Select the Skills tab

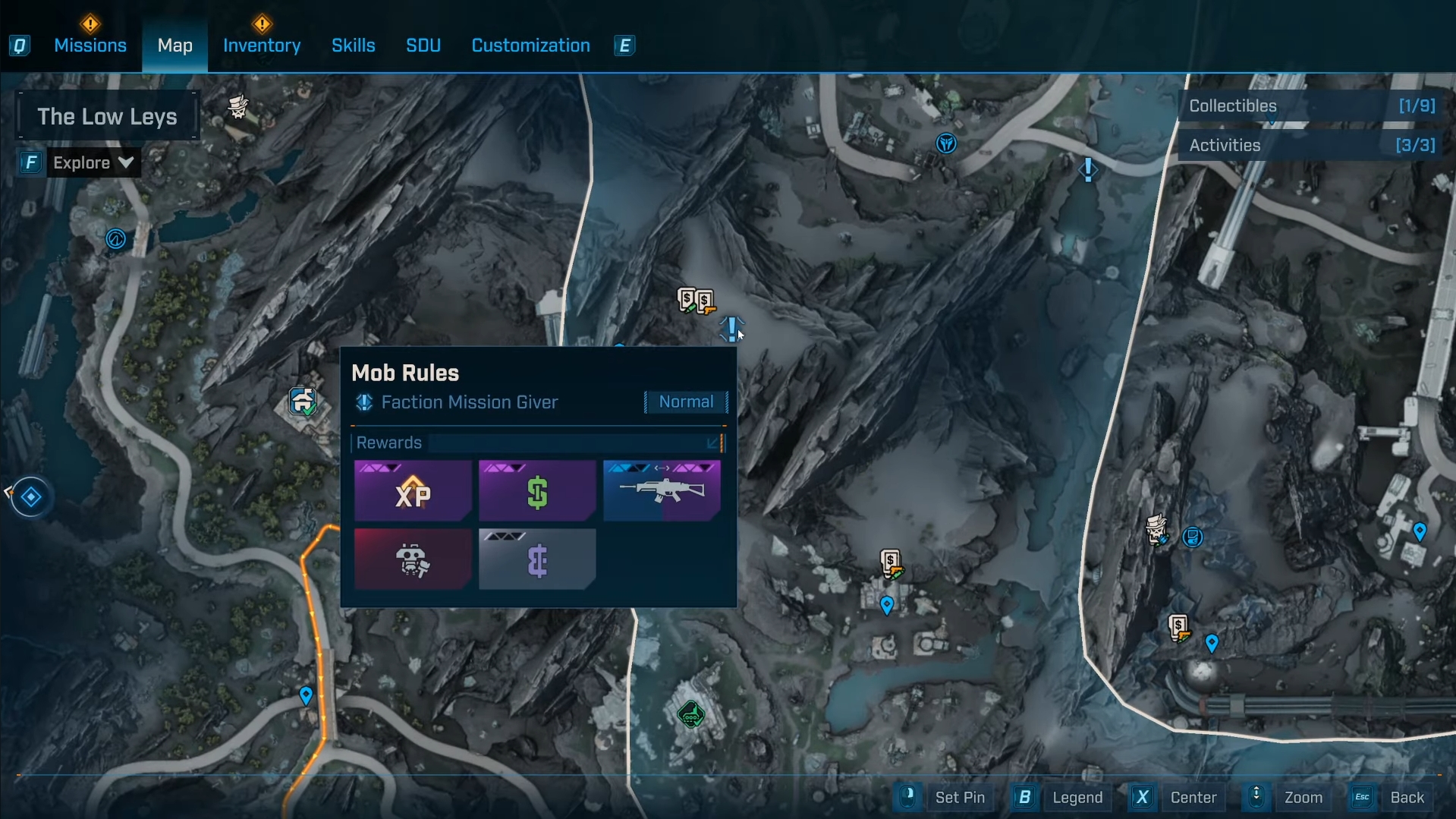(353, 46)
